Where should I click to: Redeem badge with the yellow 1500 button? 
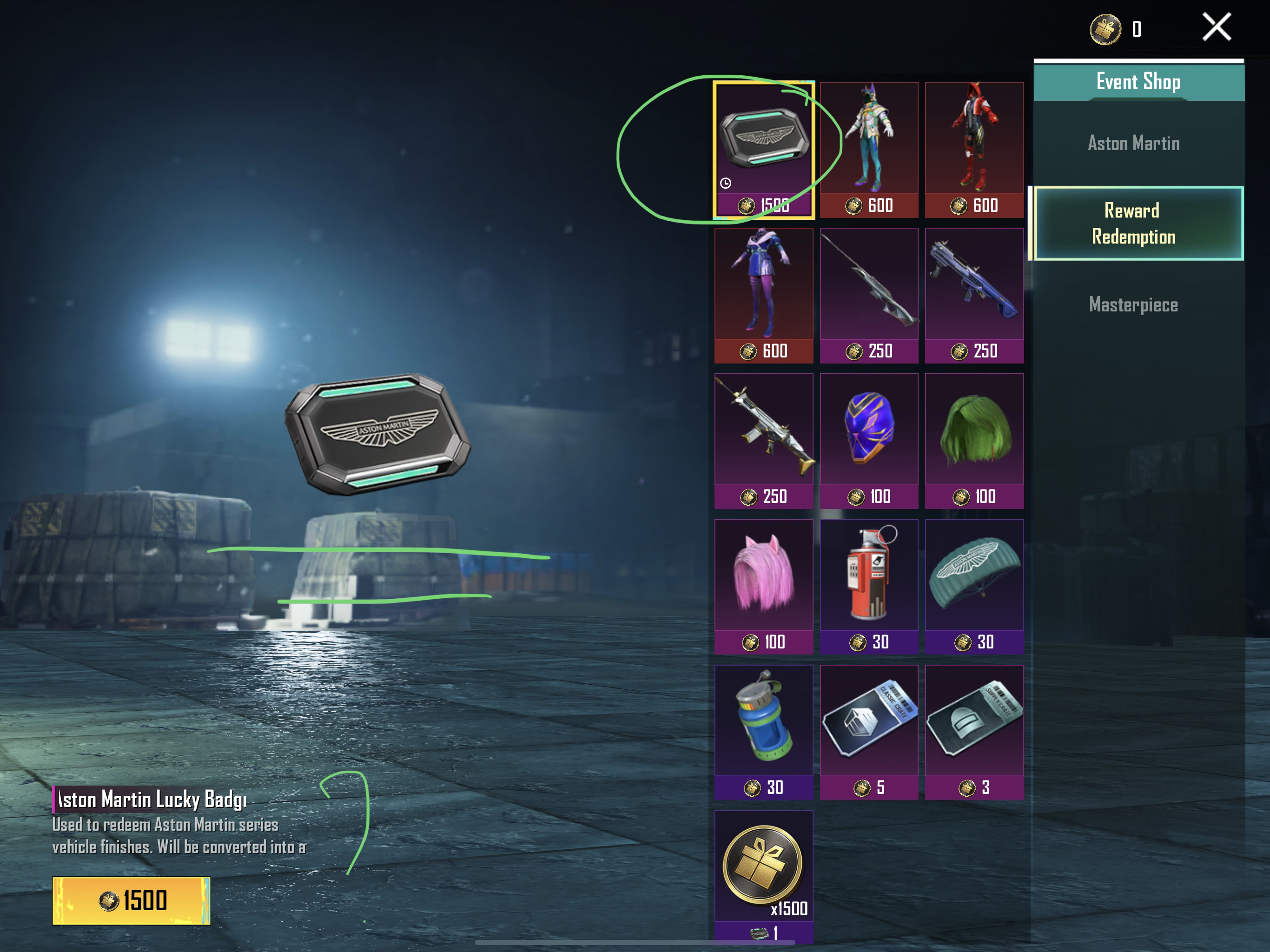click(x=132, y=900)
